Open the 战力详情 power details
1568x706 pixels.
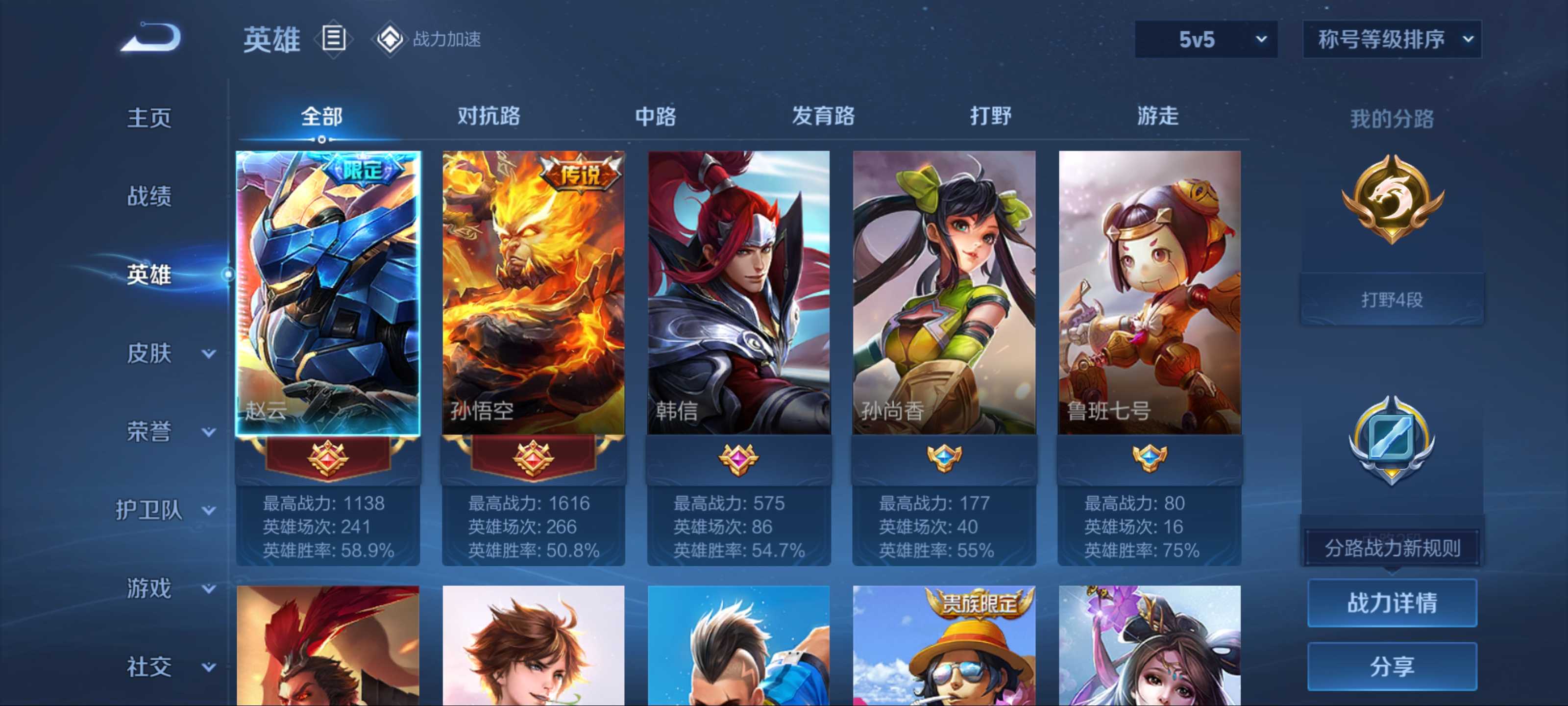click(x=1392, y=603)
